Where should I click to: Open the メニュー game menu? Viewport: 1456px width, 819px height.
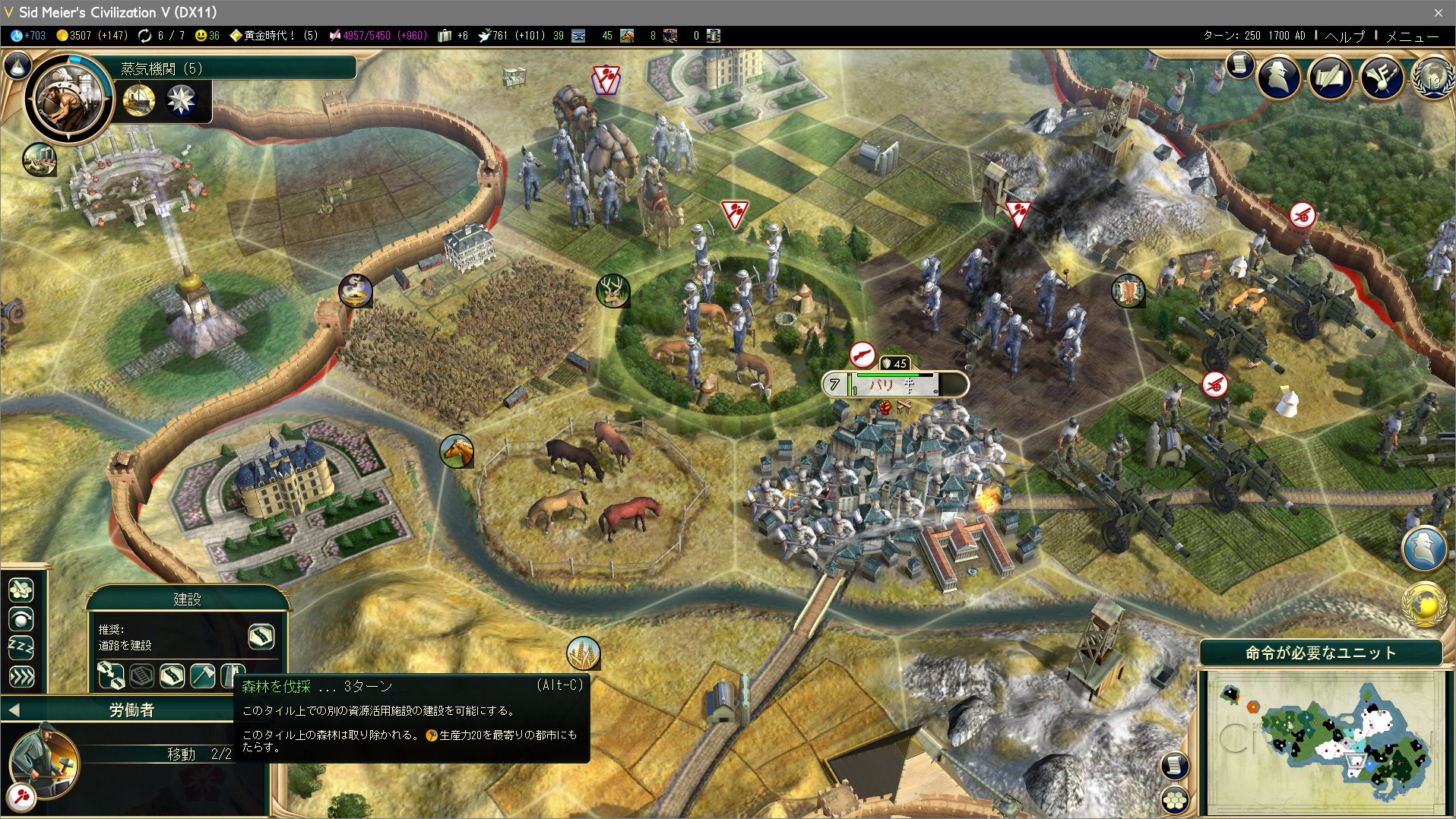tap(1412, 36)
